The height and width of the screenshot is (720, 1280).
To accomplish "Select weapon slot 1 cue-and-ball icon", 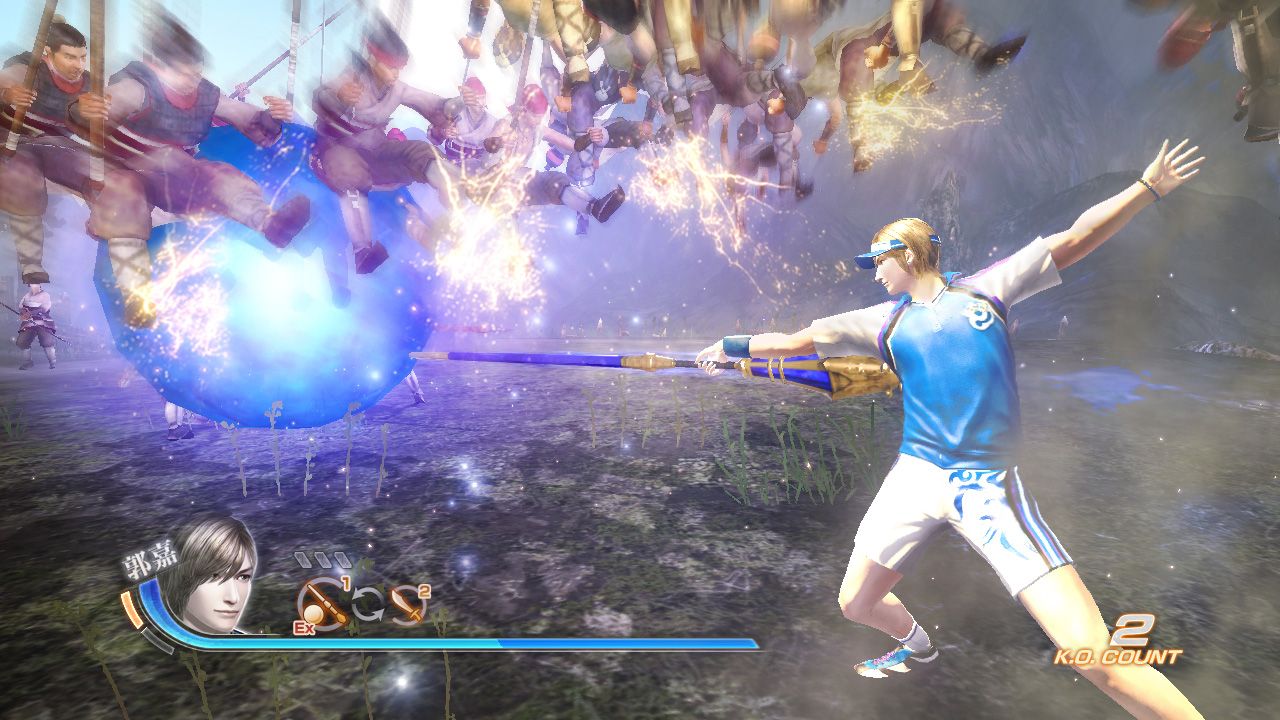I will point(322,603).
